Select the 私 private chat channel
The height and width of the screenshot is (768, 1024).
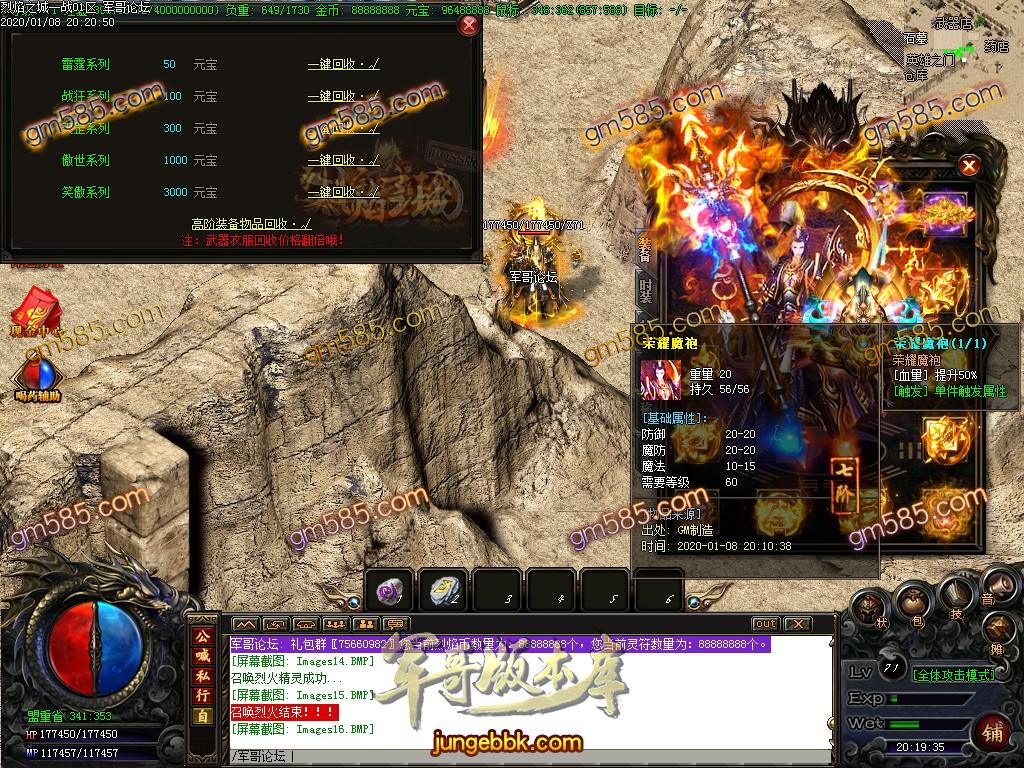pyautogui.click(x=201, y=675)
